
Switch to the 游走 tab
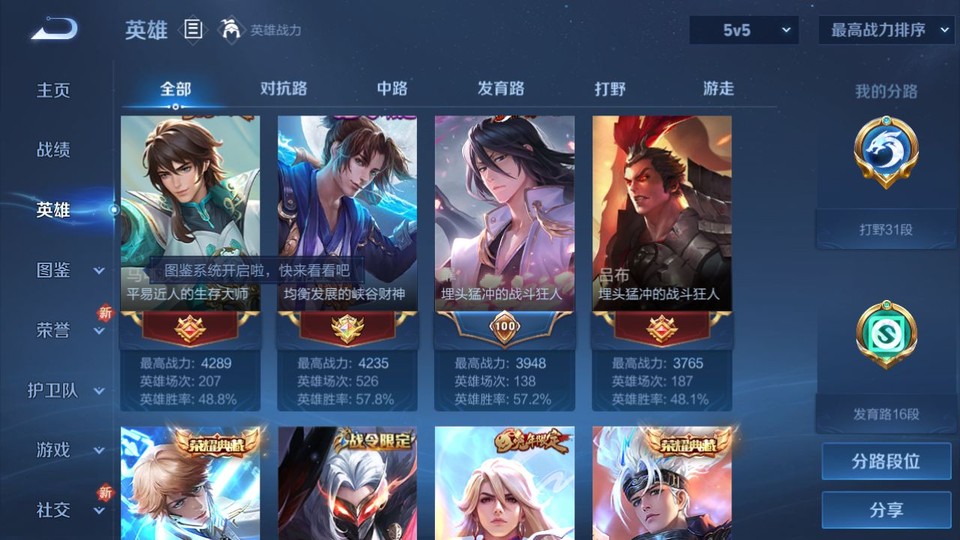pos(718,88)
